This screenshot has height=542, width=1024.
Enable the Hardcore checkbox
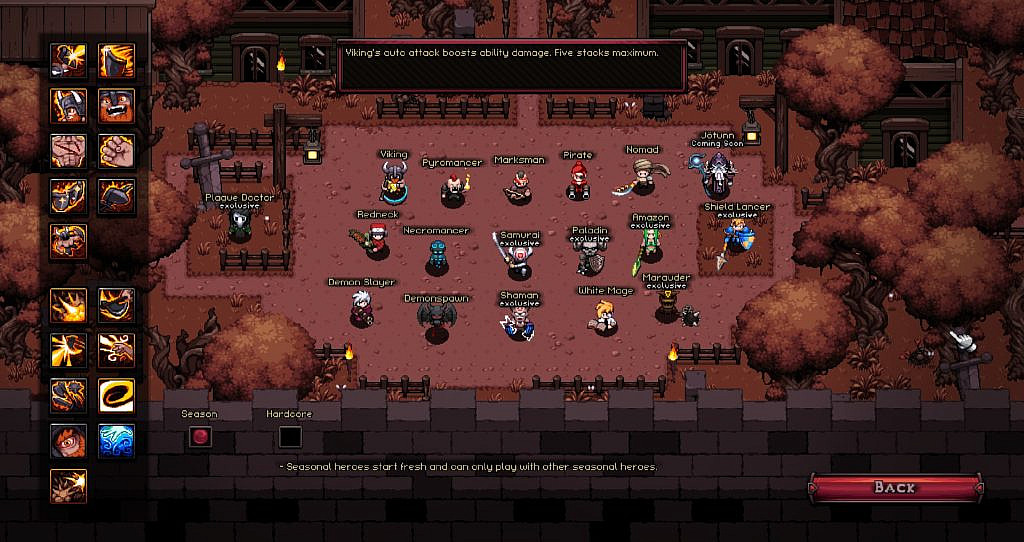tap(290, 437)
